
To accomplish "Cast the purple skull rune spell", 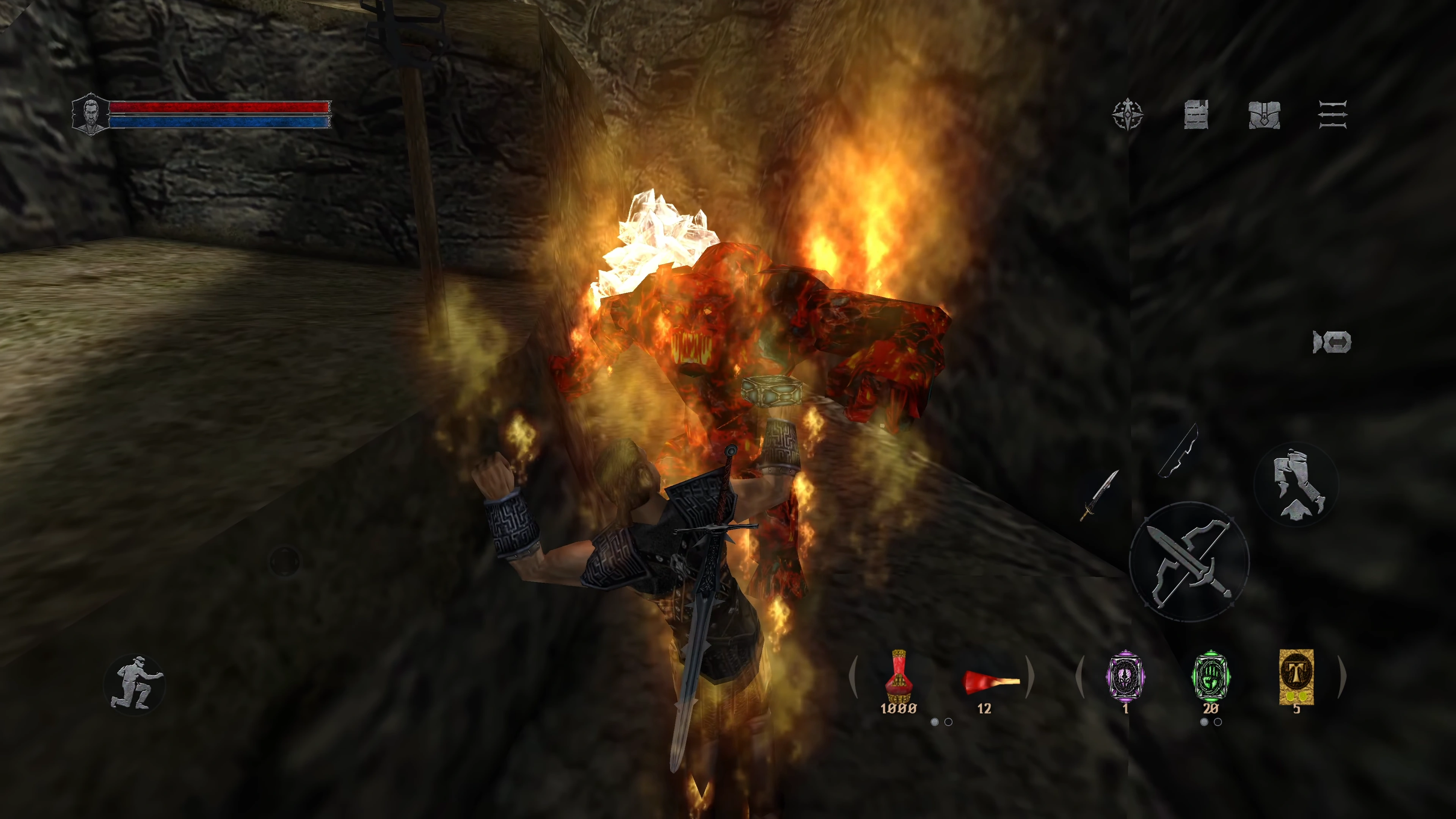I will click(x=1125, y=676).
